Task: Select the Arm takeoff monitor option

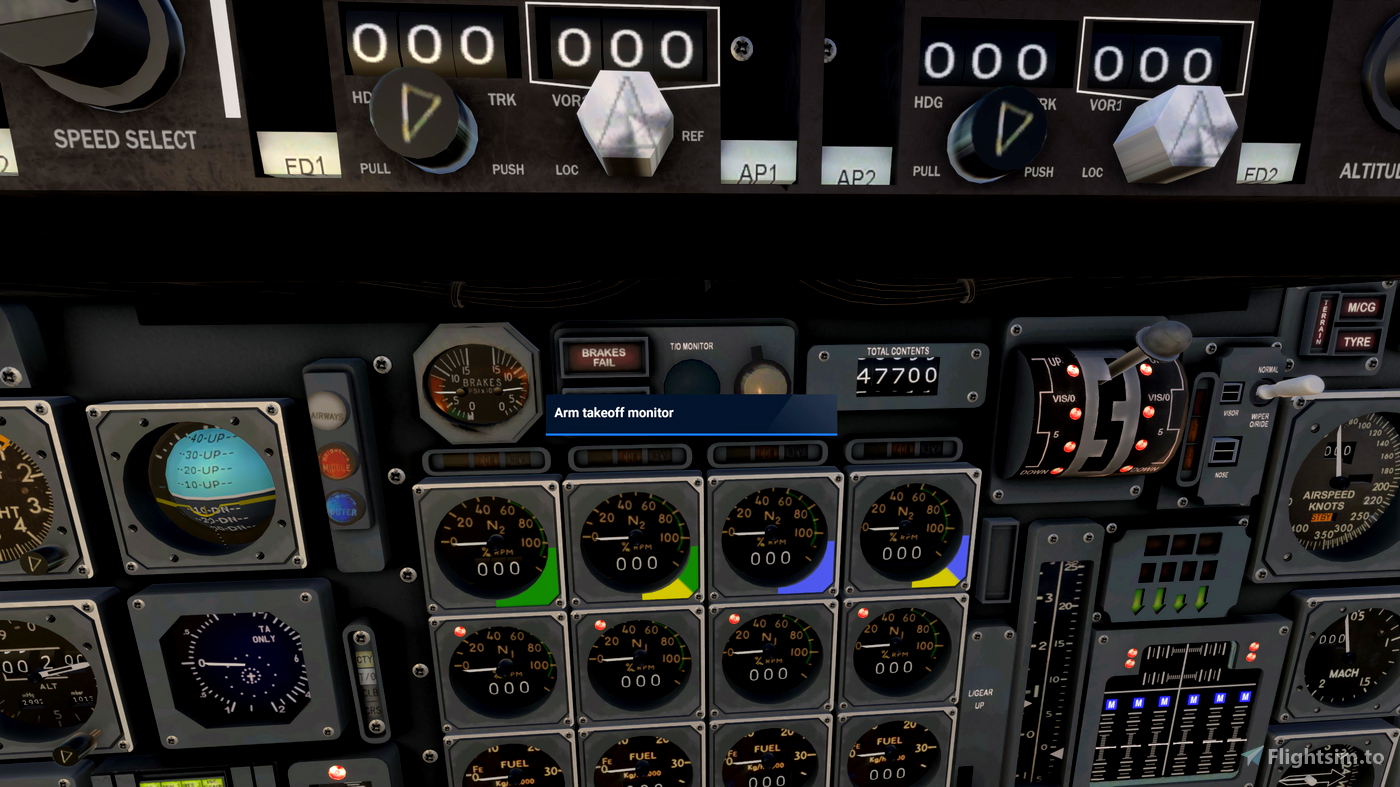Action: click(x=690, y=413)
